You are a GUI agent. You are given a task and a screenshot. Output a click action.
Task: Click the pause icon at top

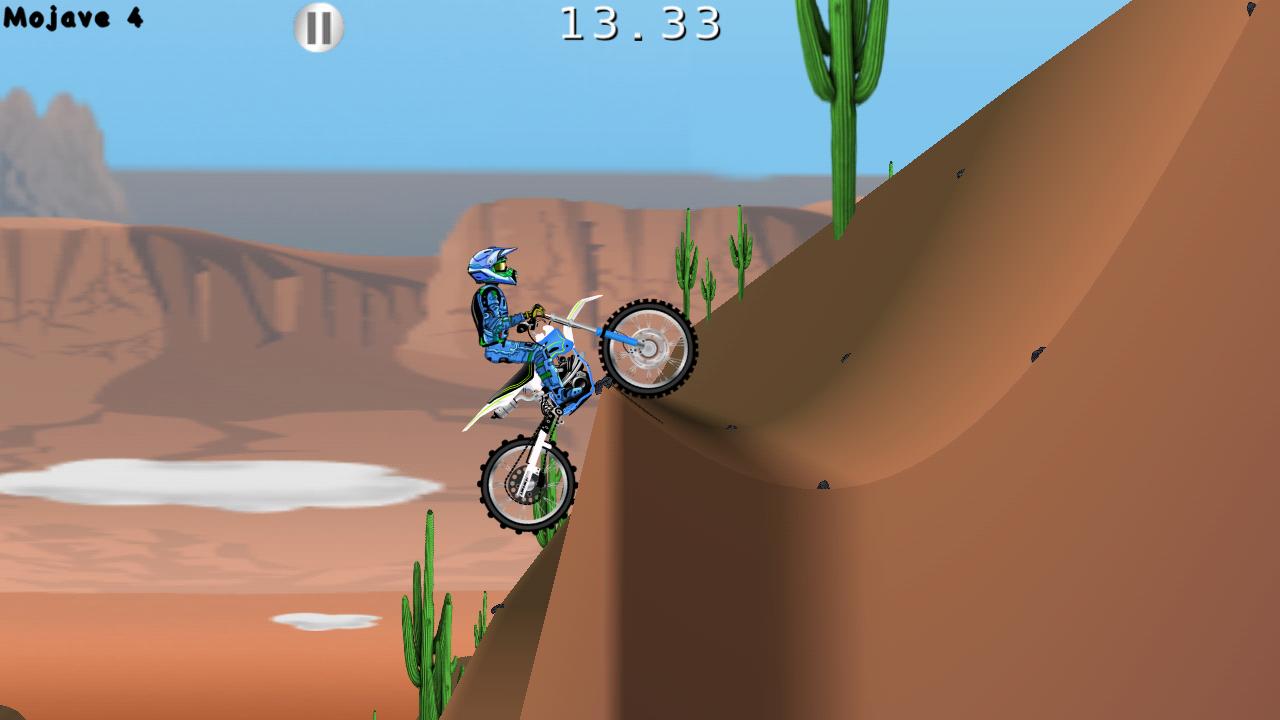(318, 27)
